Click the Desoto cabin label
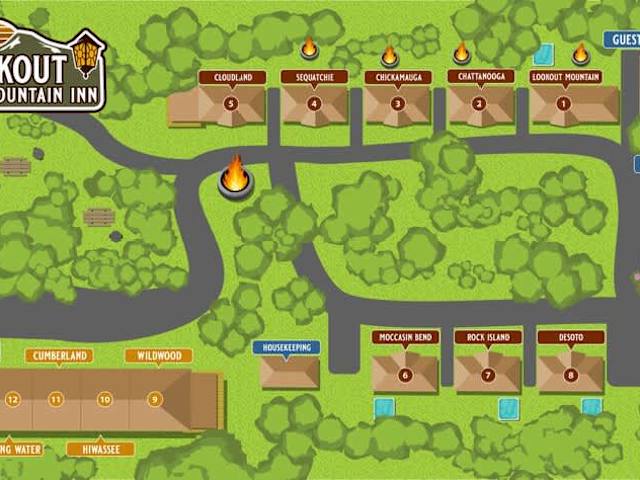This screenshot has height=480, width=640. [x=571, y=337]
